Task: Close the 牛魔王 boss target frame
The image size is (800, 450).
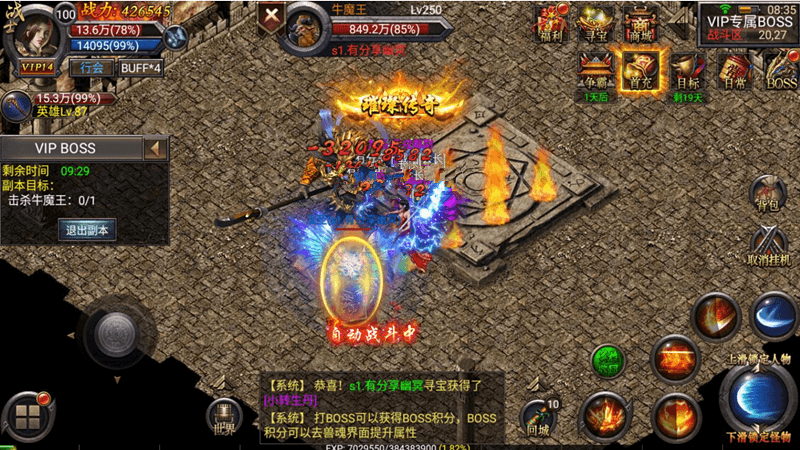Action: click(270, 18)
